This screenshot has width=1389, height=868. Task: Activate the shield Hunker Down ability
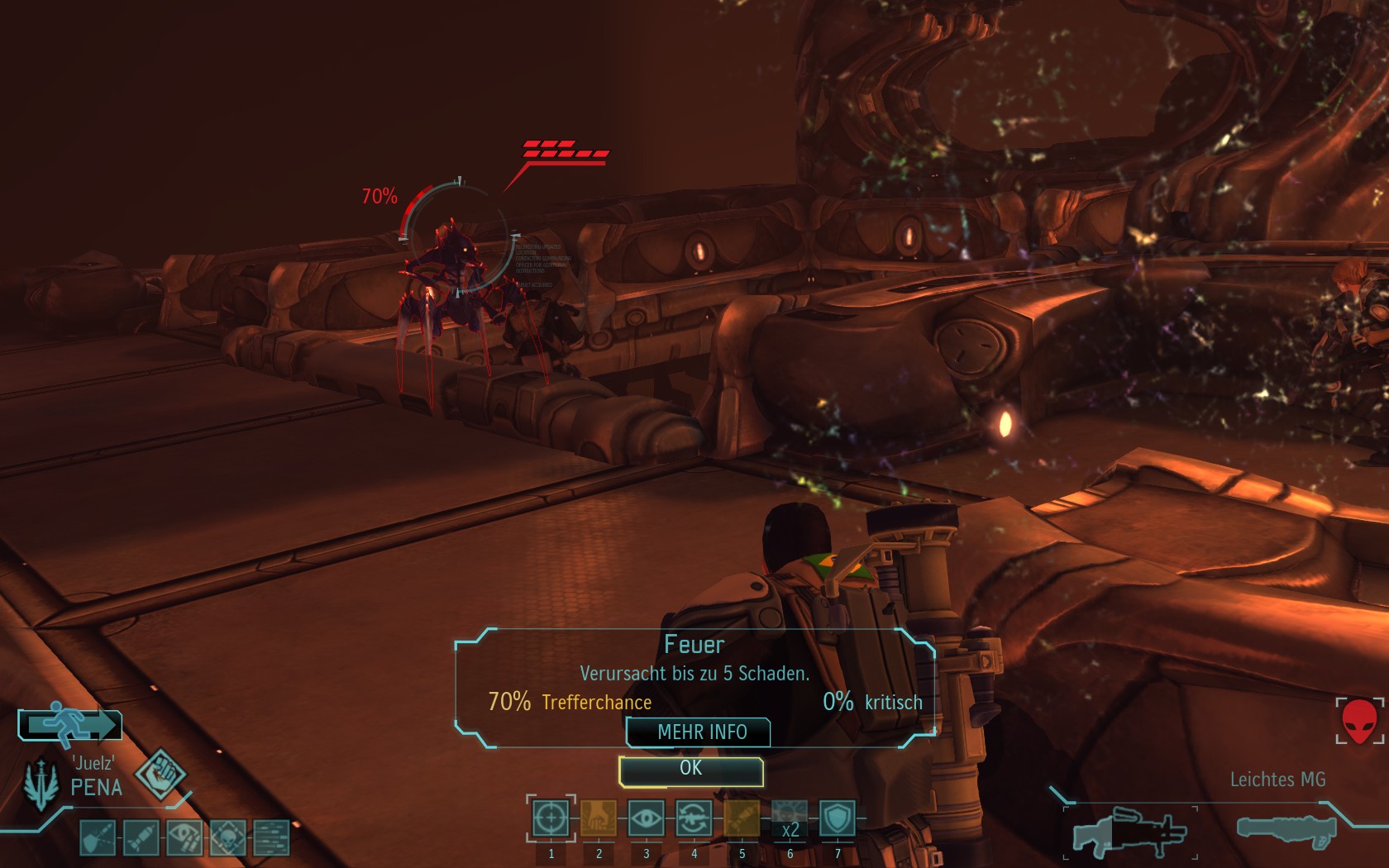(x=838, y=818)
